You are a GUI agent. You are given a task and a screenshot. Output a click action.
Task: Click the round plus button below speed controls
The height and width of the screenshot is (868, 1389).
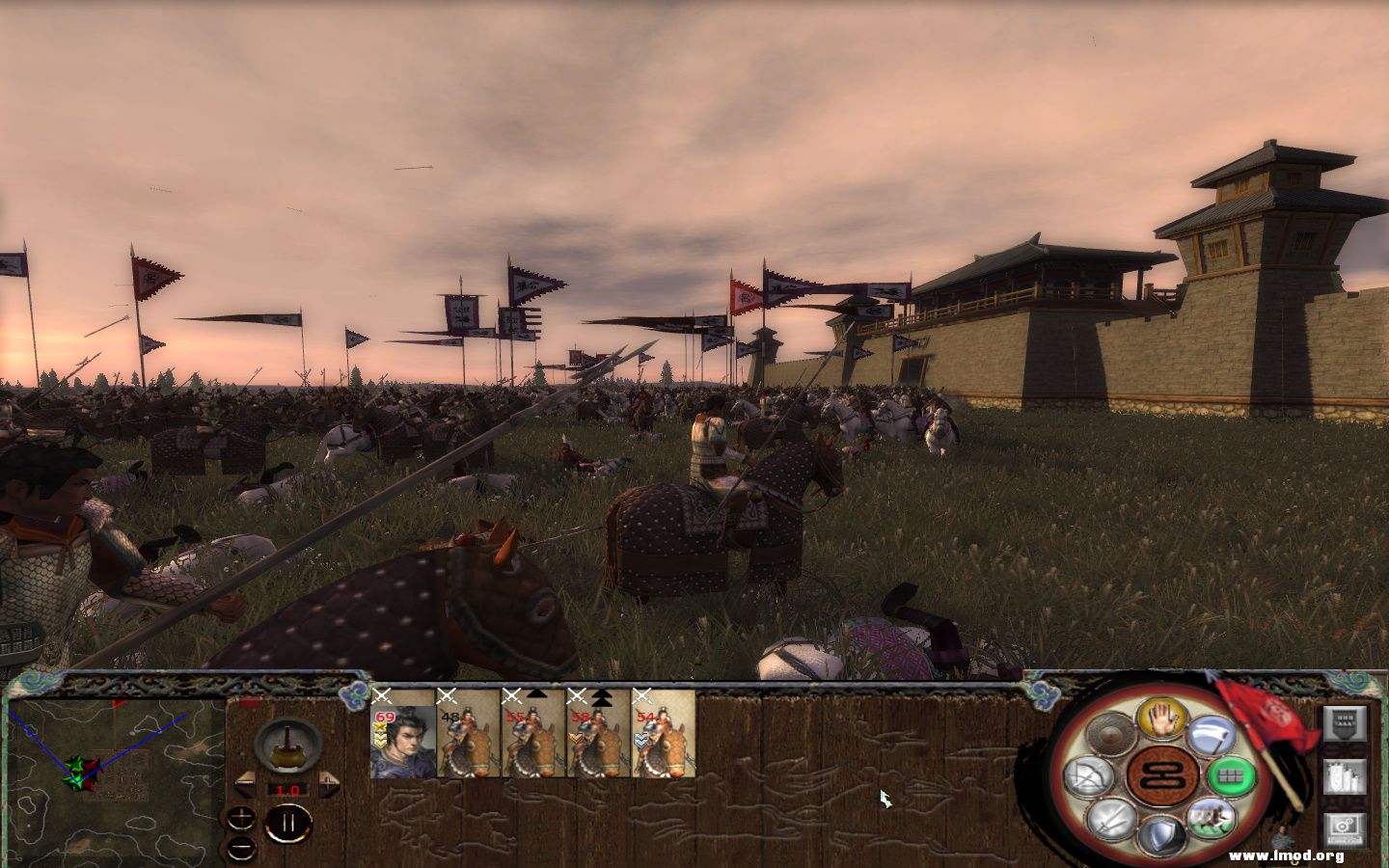coord(240,817)
